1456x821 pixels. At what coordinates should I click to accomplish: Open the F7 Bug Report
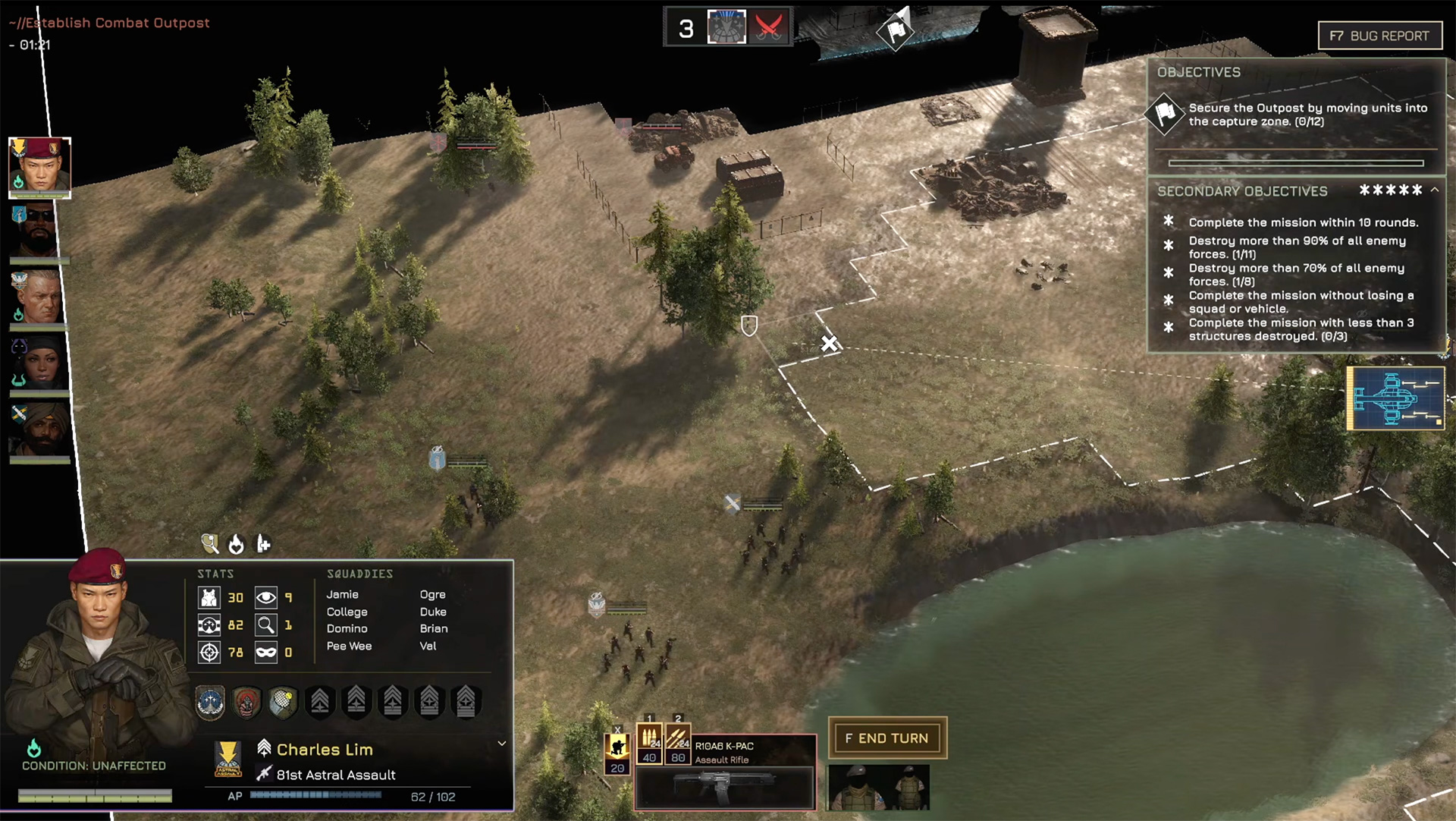click(1379, 36)
